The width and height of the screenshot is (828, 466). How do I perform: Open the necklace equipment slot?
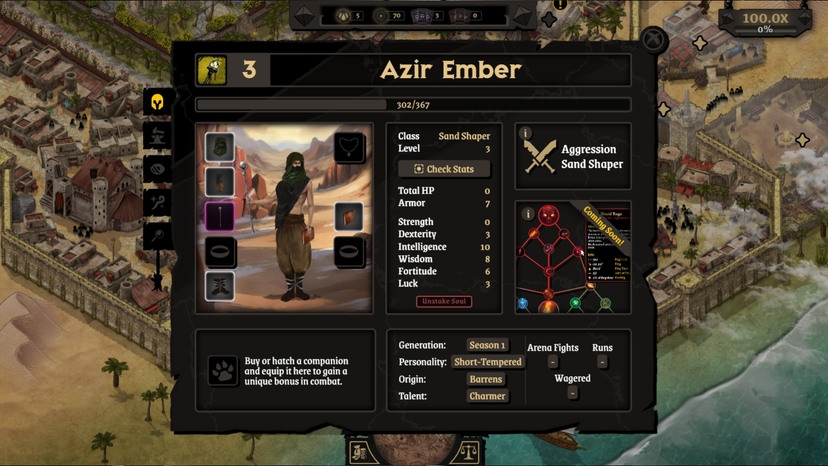(x=349, y=148)
